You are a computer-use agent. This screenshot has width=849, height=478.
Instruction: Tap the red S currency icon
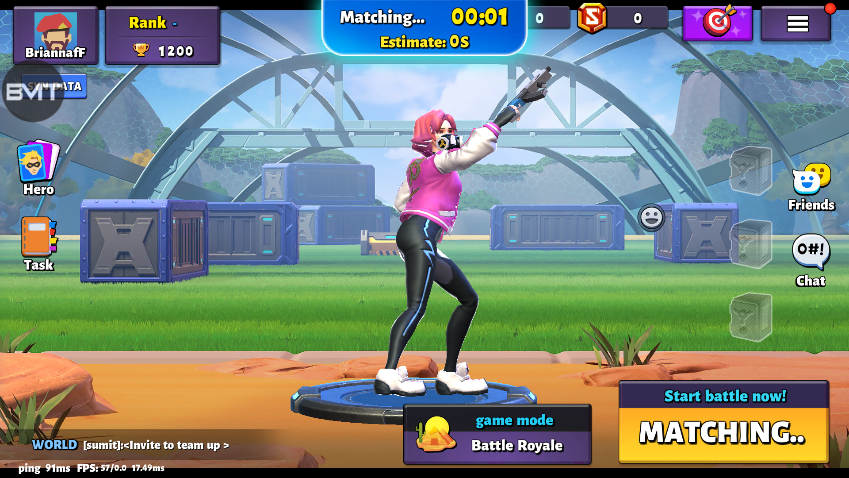coord(592,18)
